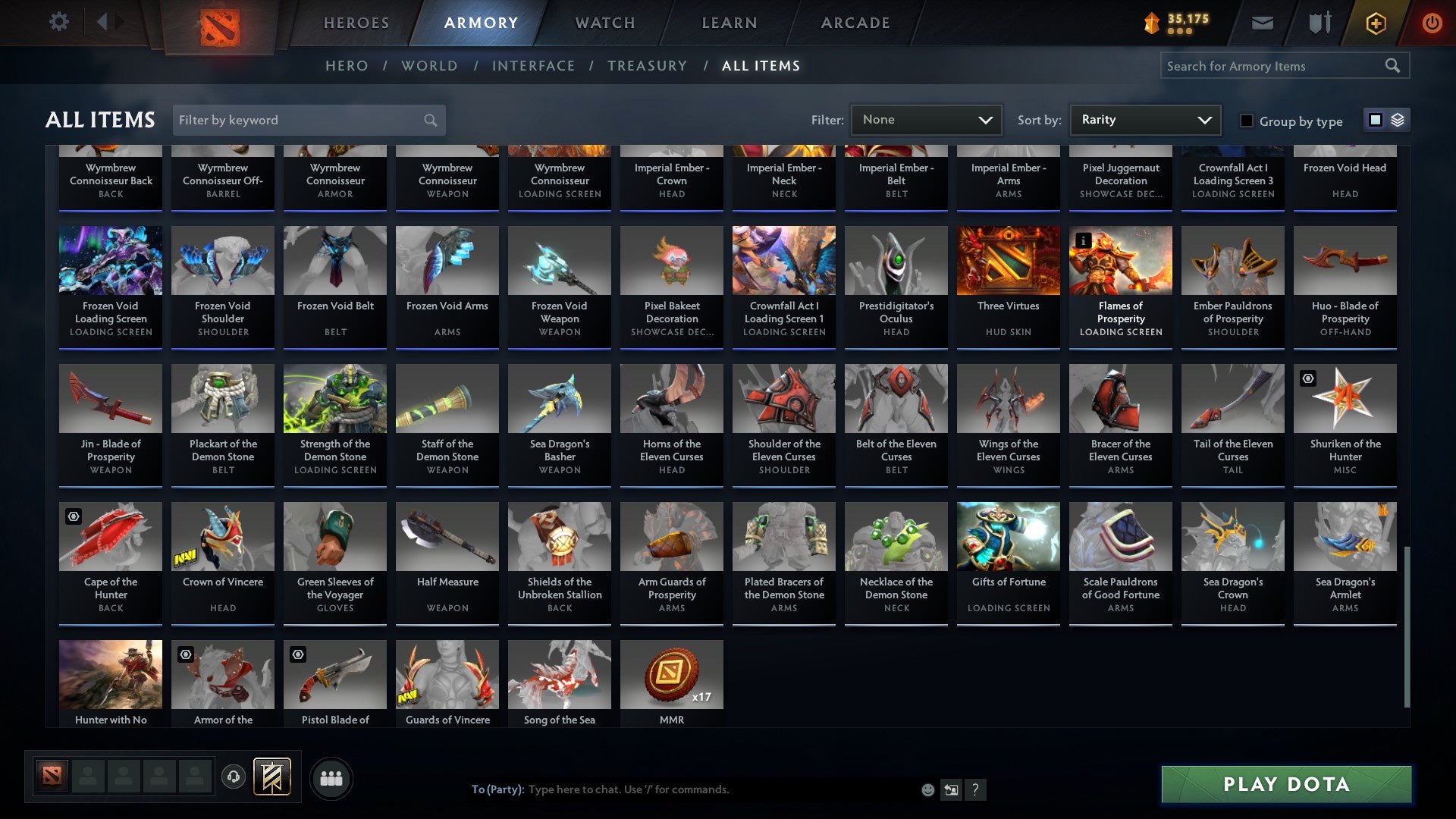Open the mail/notifications inbox icon
Screen dimensions: 1456x819
(x=1263, y=23)
